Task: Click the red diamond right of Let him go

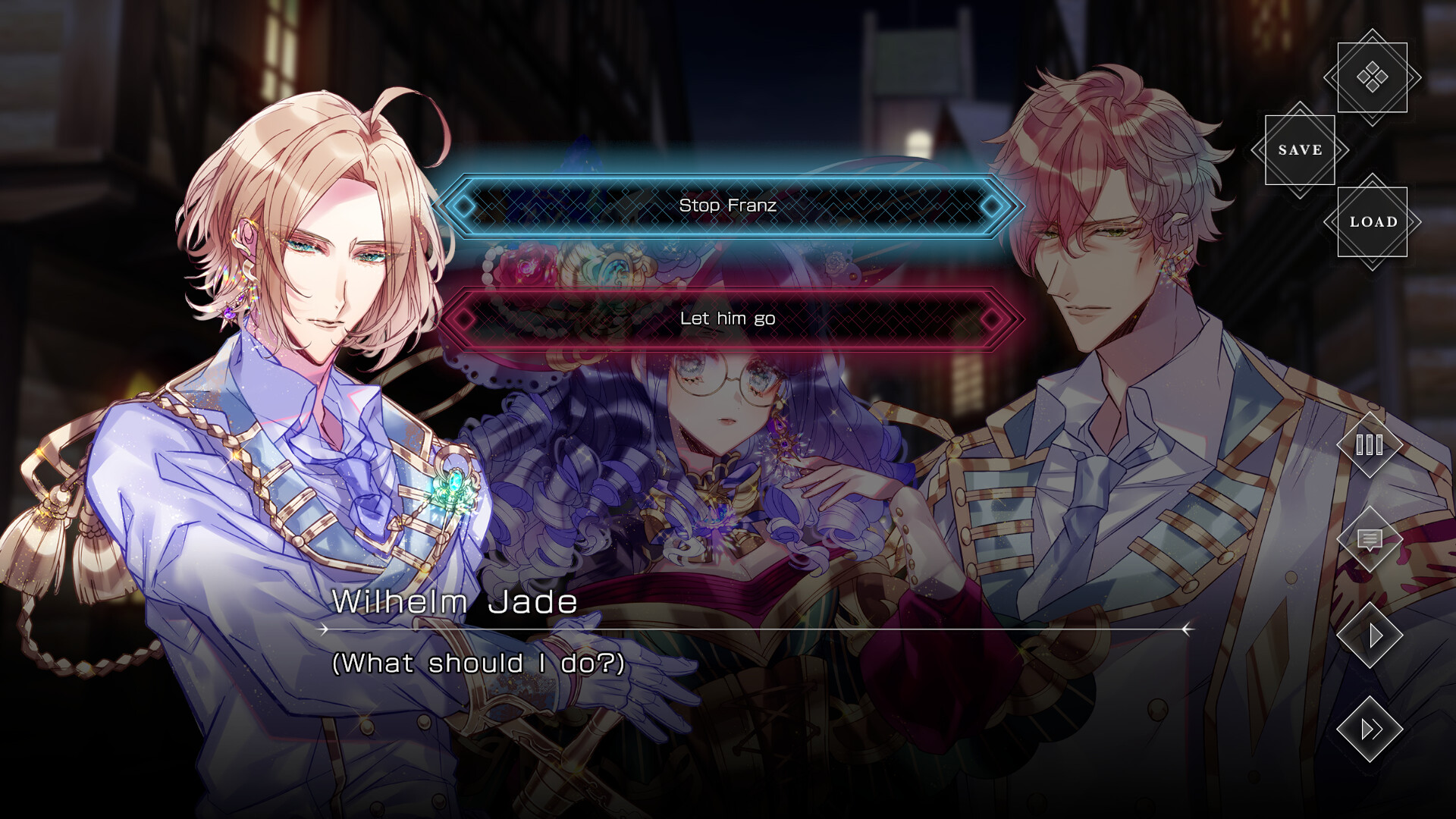Action: pos(992,318)
